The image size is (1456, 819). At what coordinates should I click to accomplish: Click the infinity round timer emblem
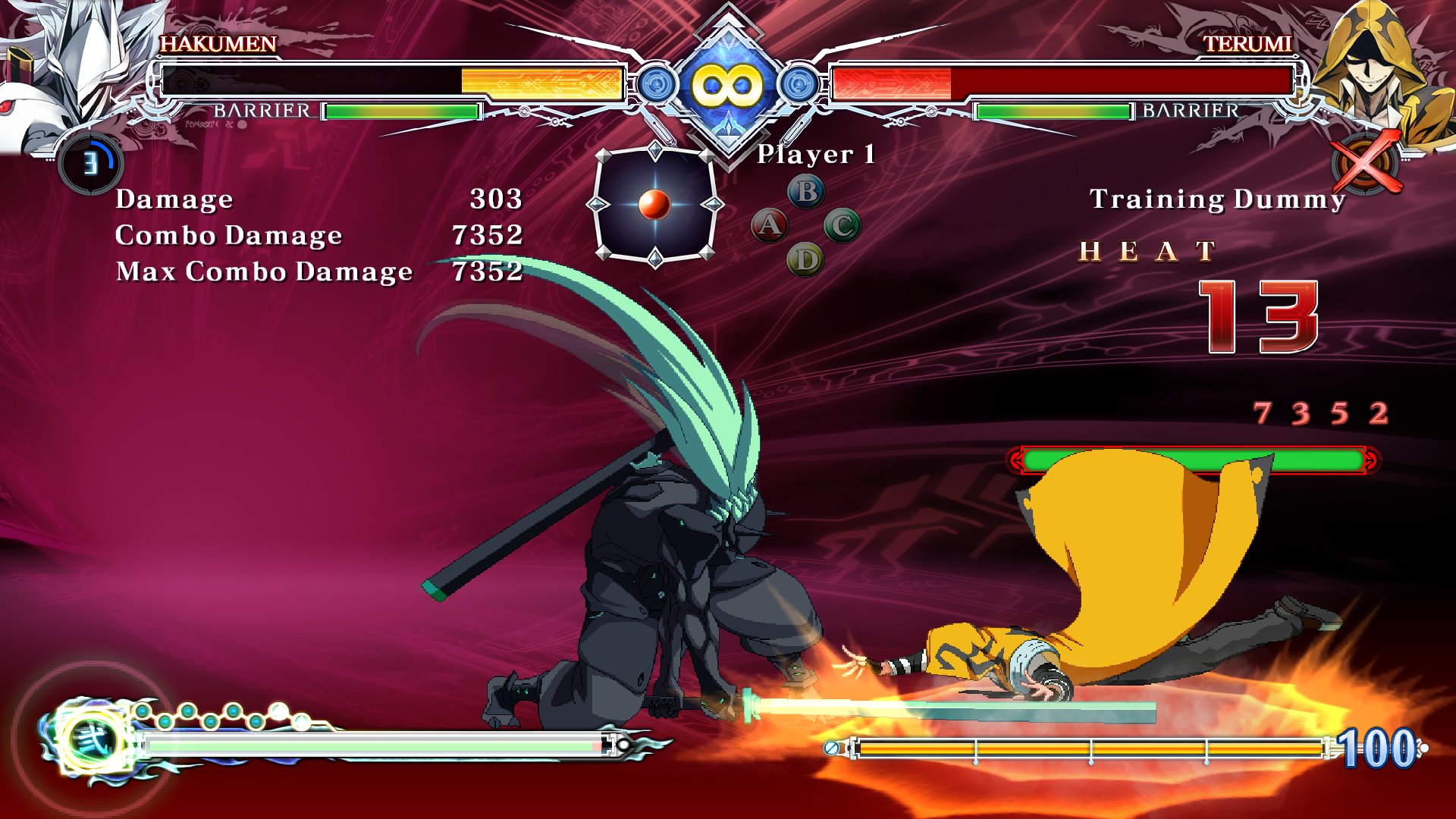click(x=728, y=85)
